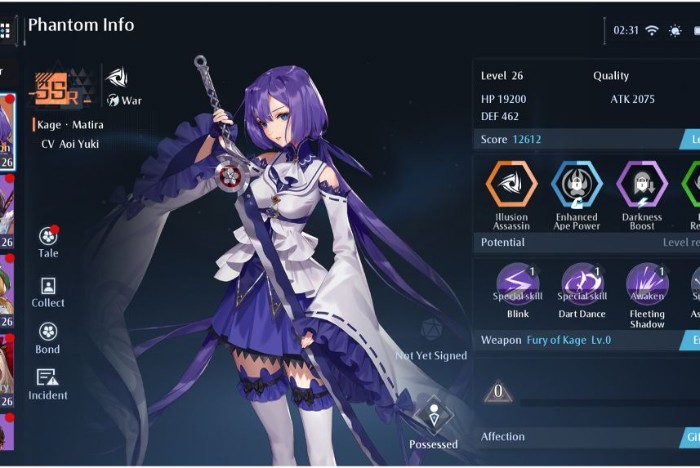This screenshot has height=468, width=700.
Task: Show the Dart Dance skill details
Action: [582, 283]
